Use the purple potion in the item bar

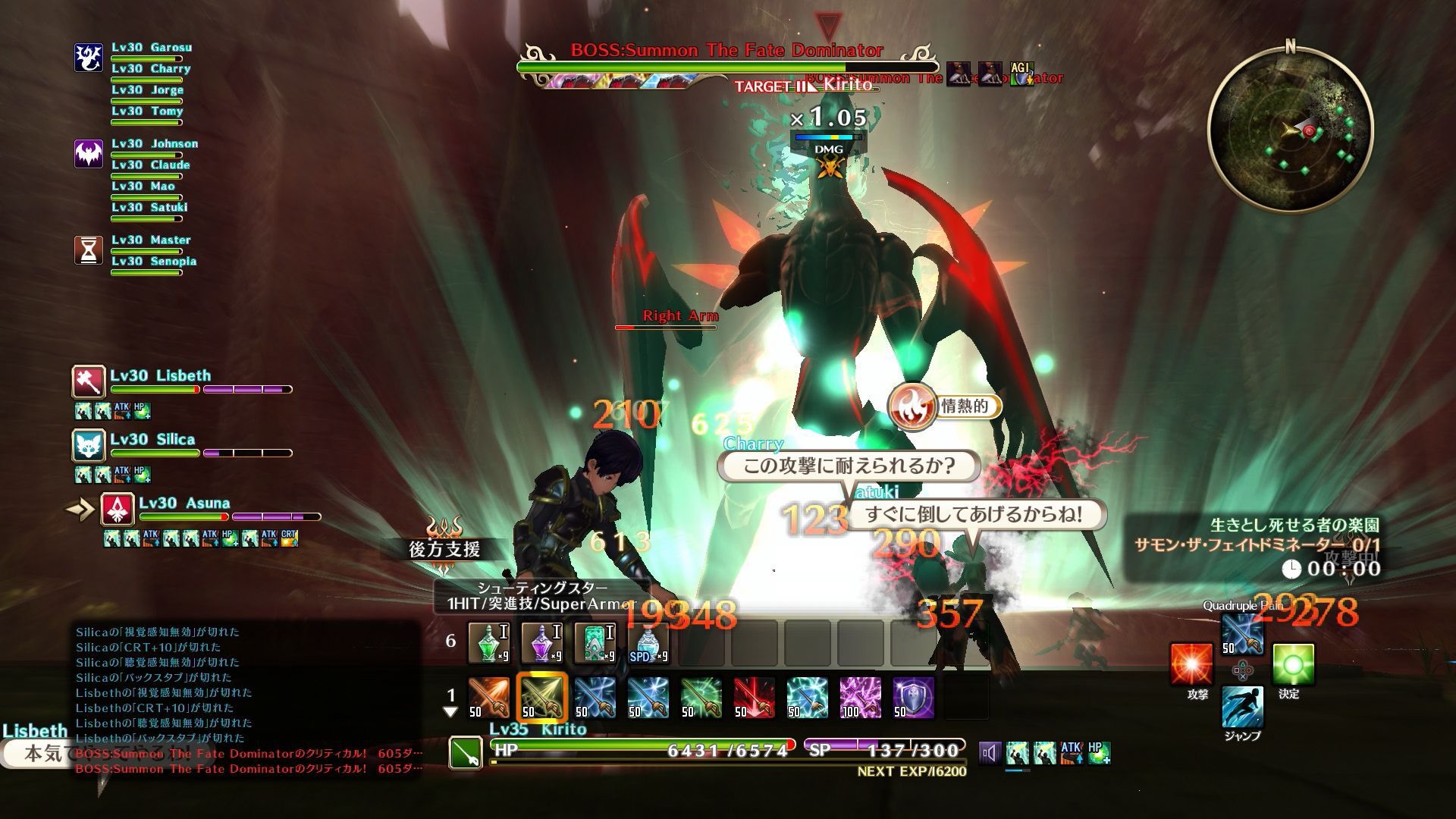tap(542, 642)
